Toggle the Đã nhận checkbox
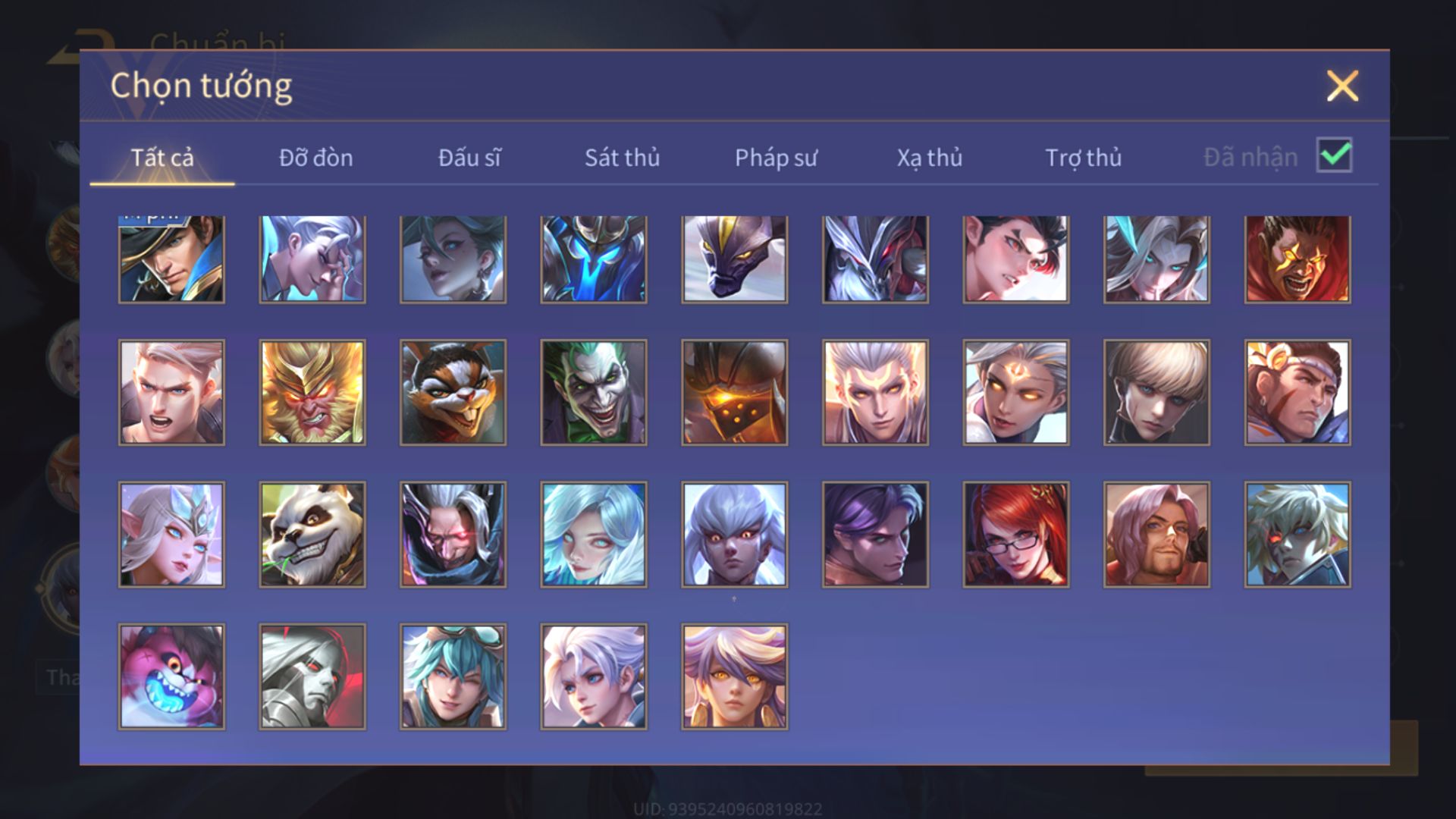This screenshot has height=819, width=1456. (x=1334, y=155)
